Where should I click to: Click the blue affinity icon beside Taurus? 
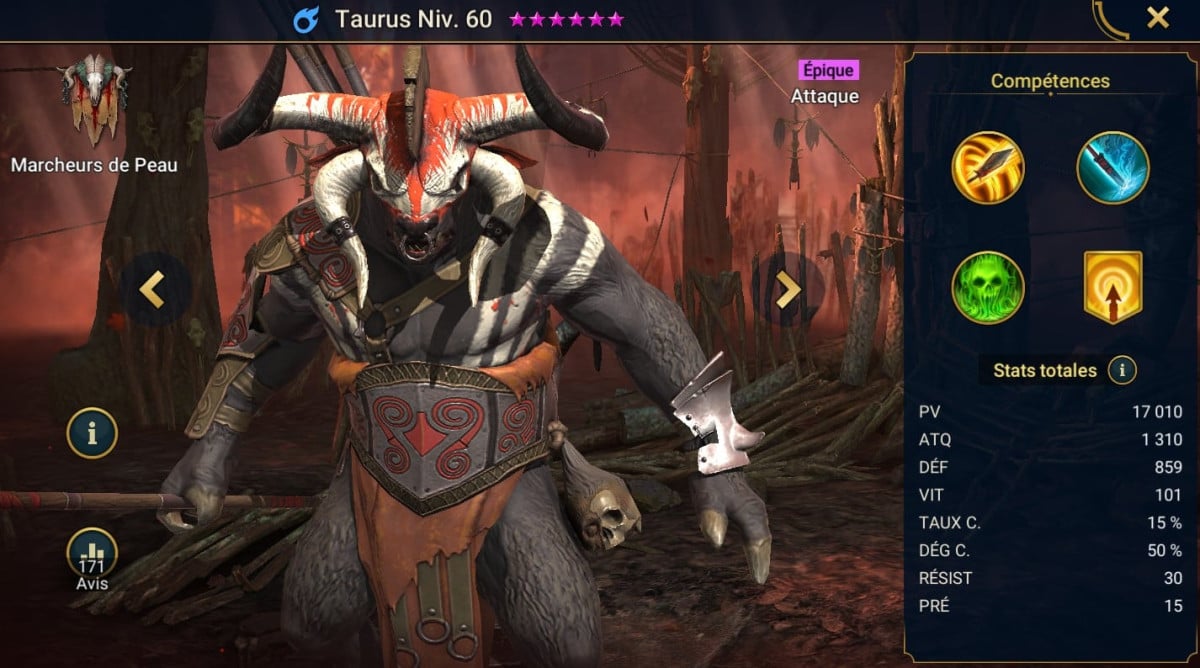click(x=306, y=19)
